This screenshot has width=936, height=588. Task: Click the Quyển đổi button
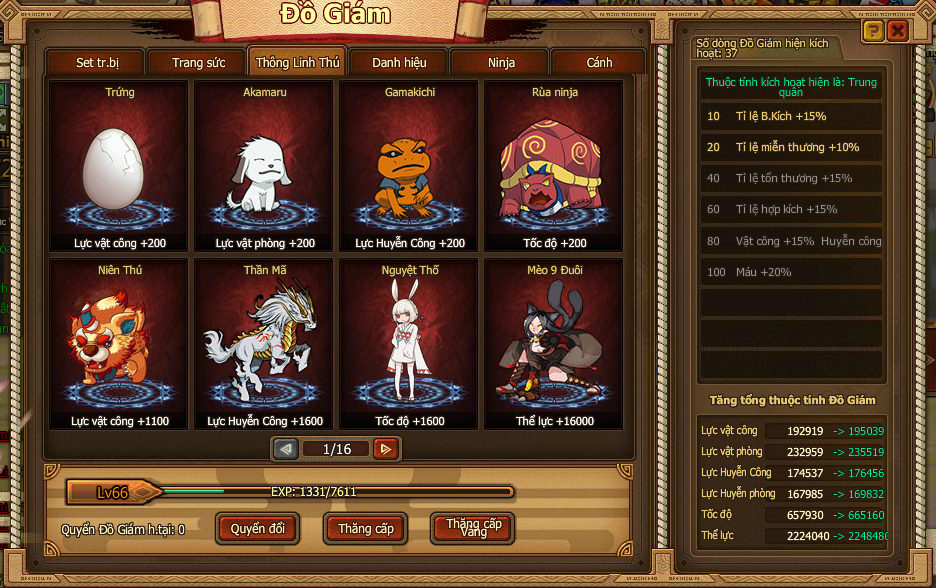click(x=258, y=528)
